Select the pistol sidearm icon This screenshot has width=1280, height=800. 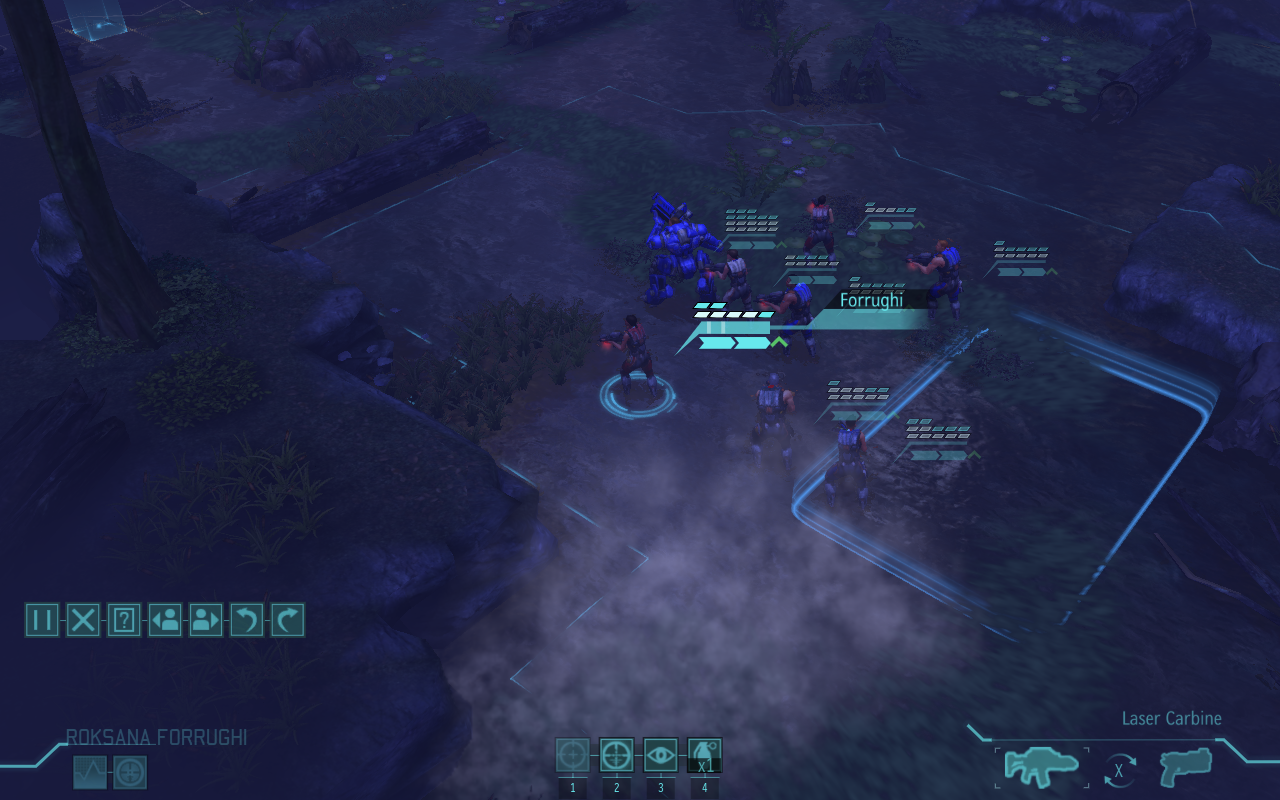(x=1185, y=765)
